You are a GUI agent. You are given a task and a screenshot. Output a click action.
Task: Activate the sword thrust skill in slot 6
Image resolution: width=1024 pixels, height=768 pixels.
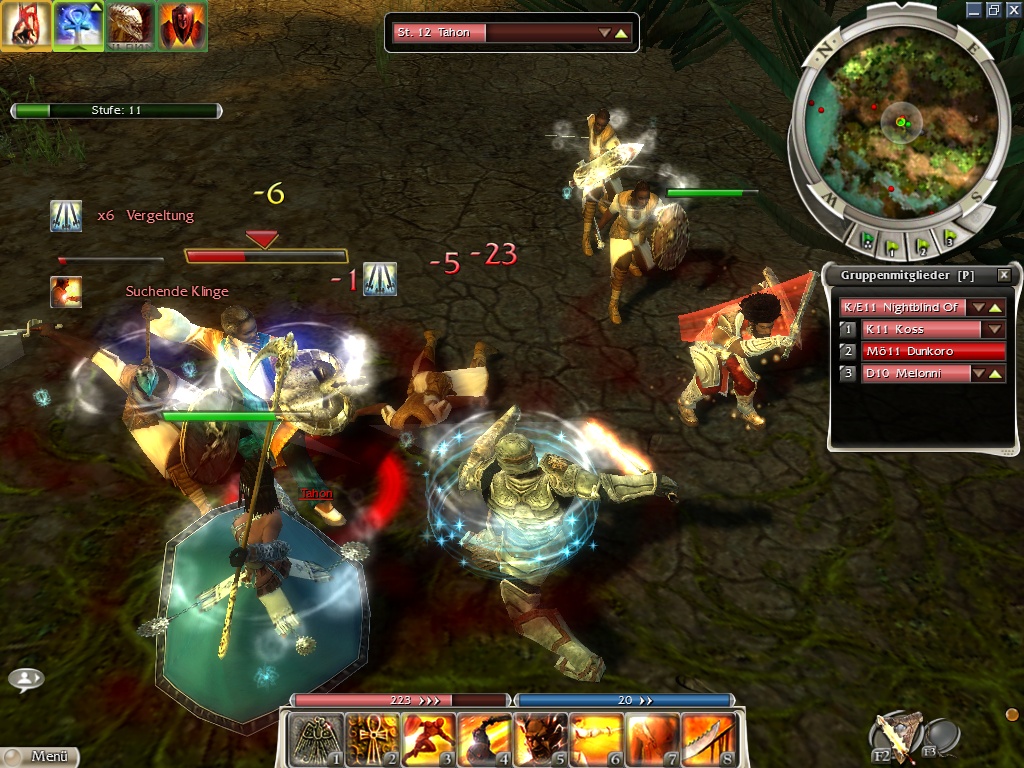(597, 739)
